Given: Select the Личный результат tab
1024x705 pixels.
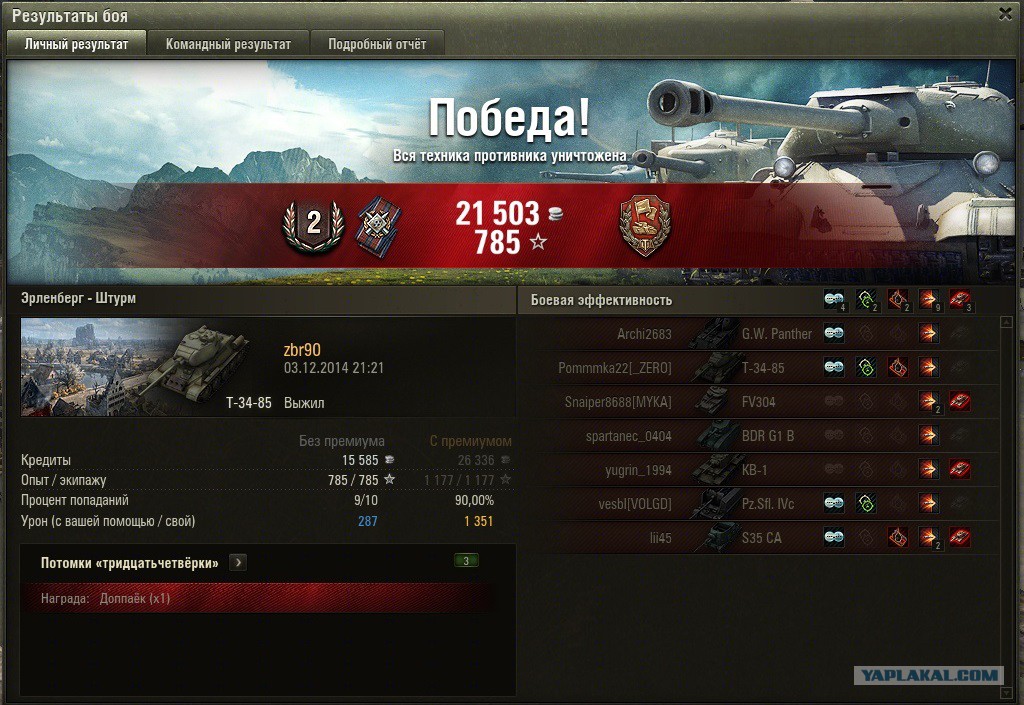Looking at the screenshot, I should (76, 44).
